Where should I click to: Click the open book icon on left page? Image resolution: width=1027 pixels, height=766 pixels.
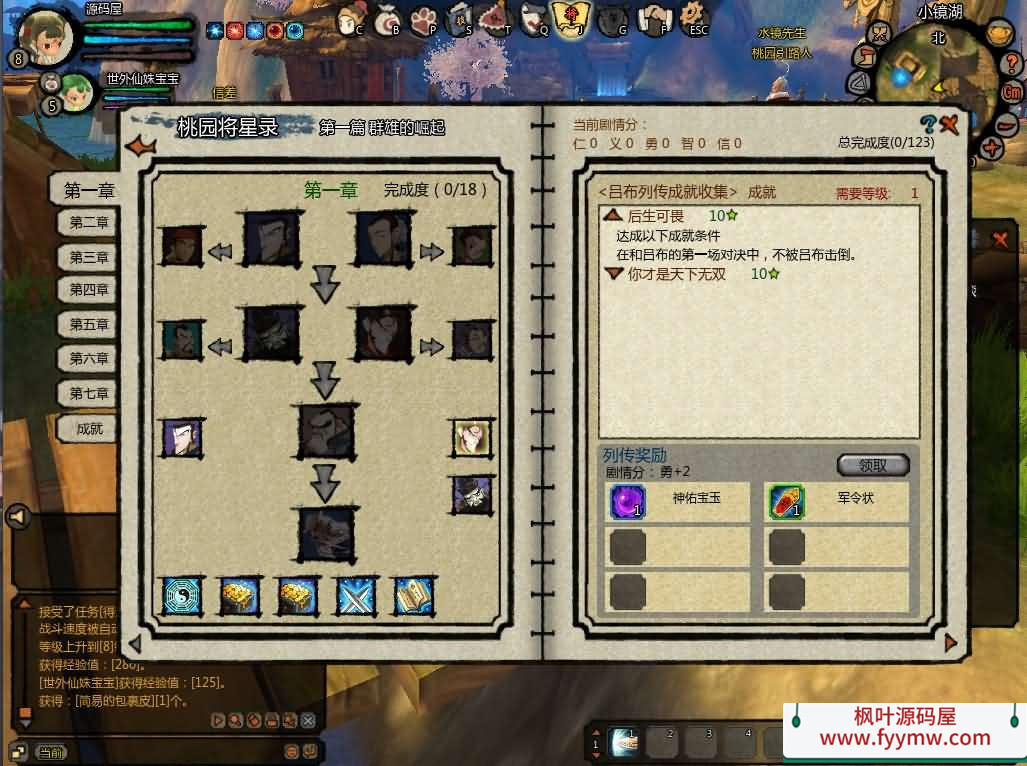click(x=413, y=596)
